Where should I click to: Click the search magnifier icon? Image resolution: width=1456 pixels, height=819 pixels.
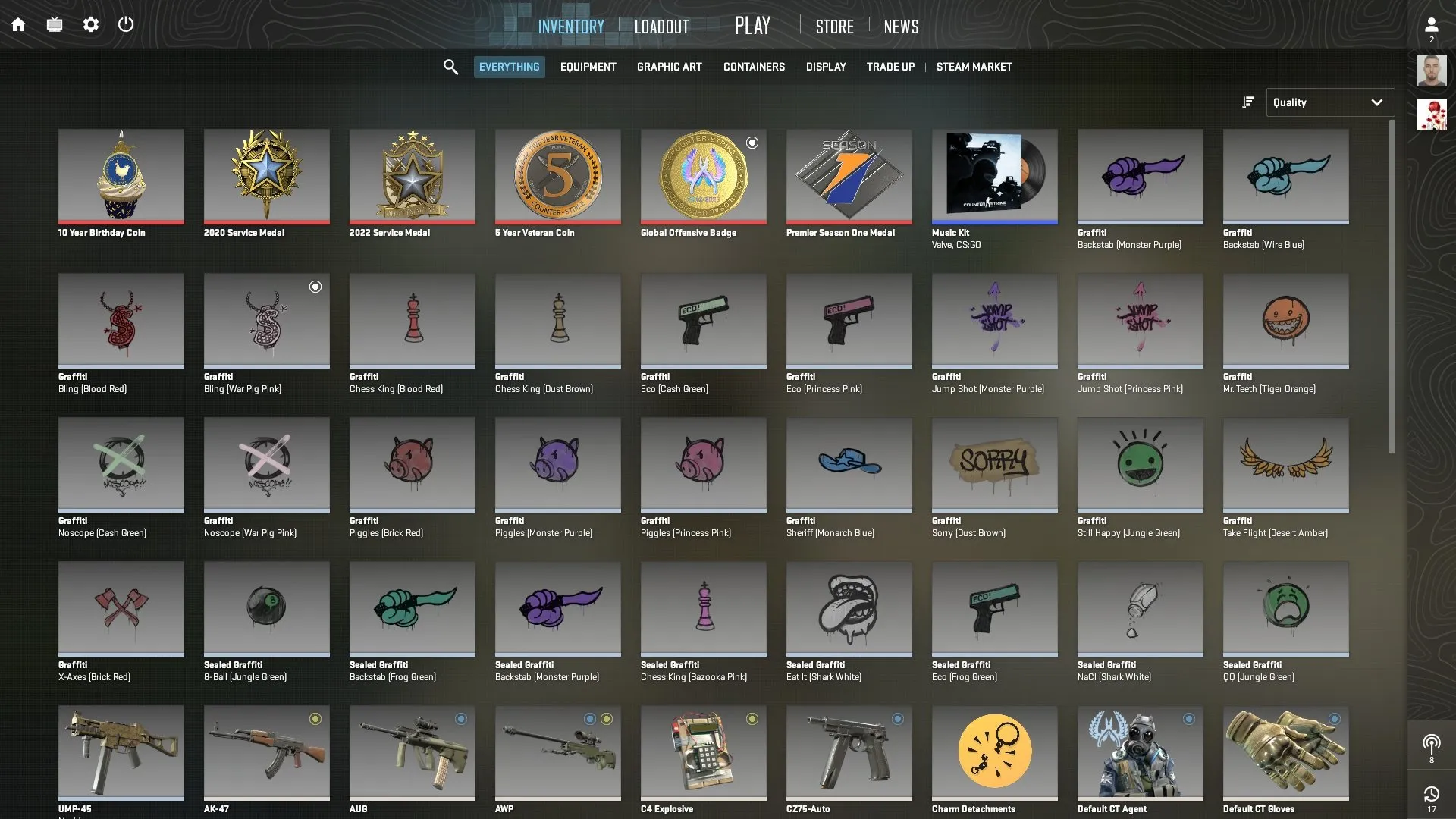pos(450,67)
